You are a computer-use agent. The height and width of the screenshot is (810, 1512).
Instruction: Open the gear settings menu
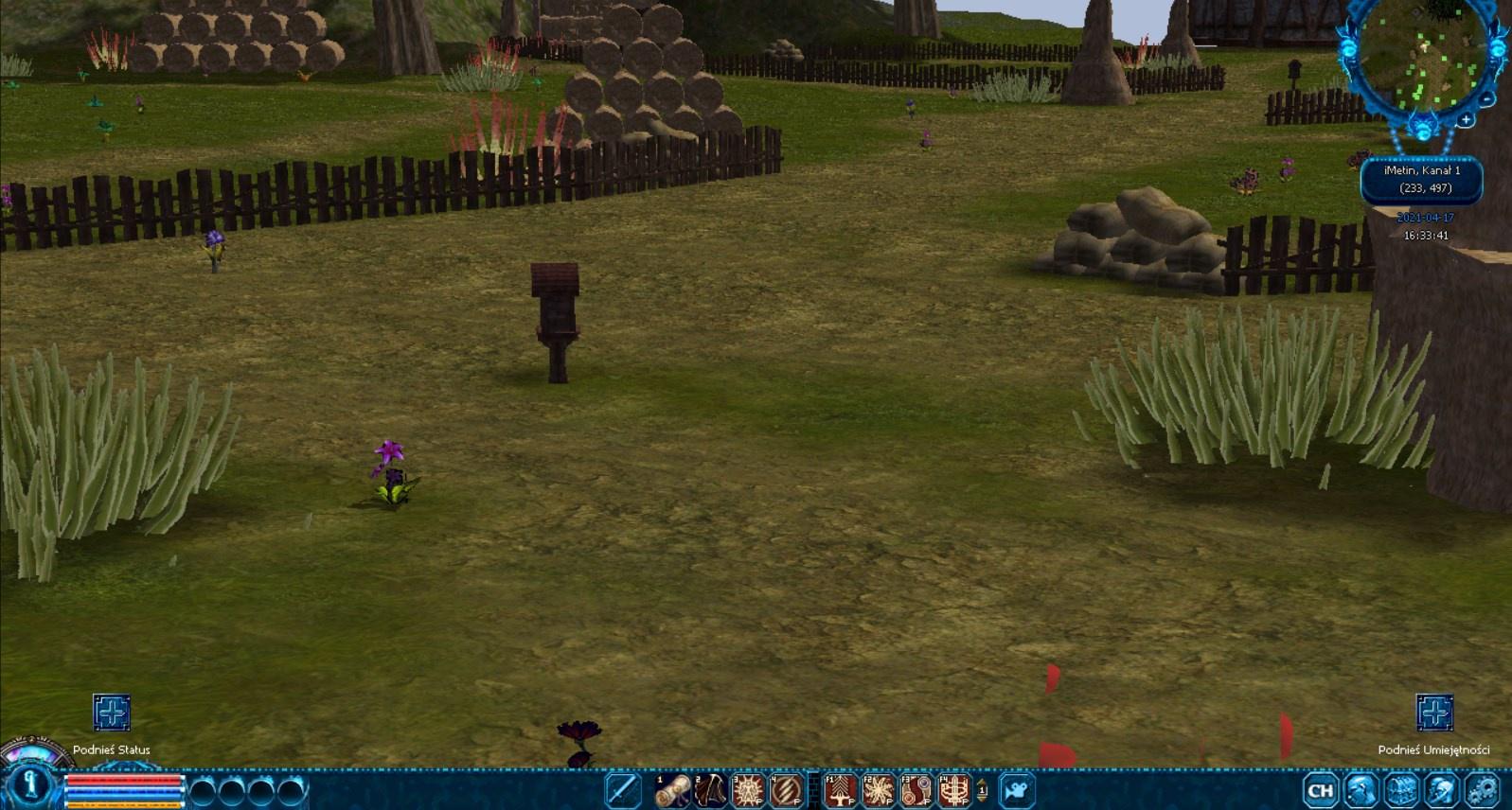click(x=1482, y=790)
